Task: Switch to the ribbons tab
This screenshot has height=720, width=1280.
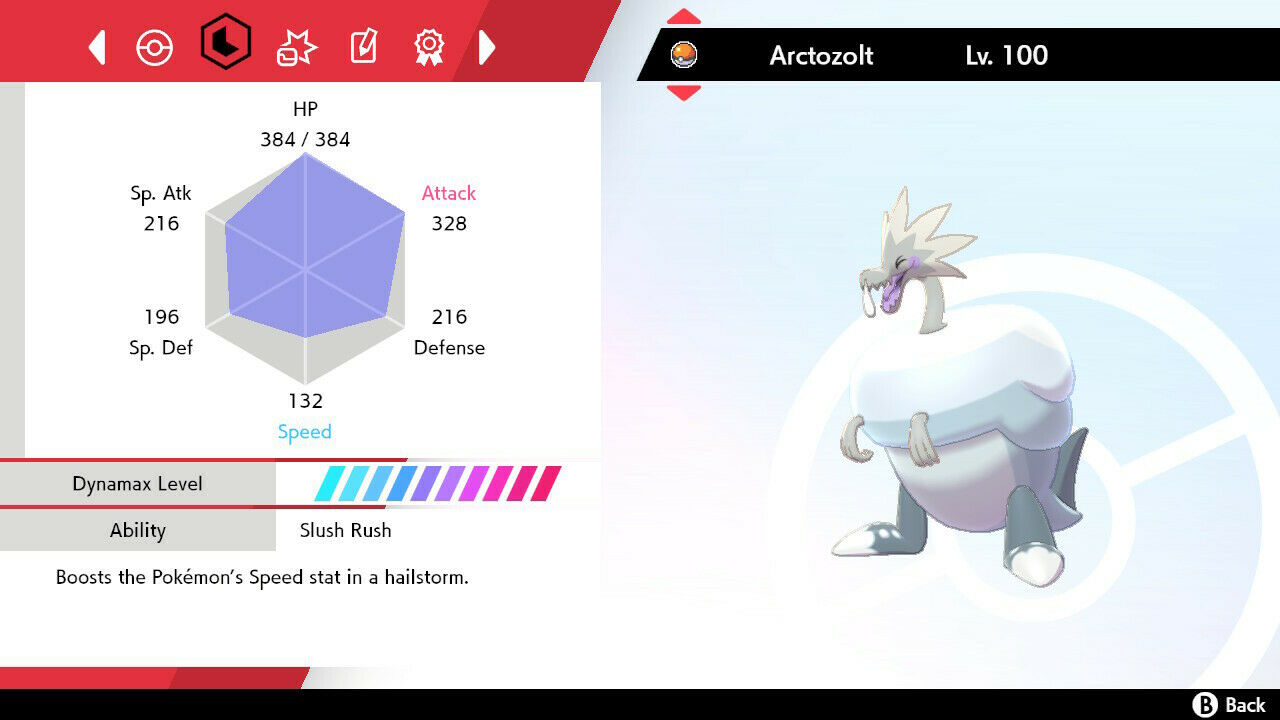Action: [x=429, y=47]
